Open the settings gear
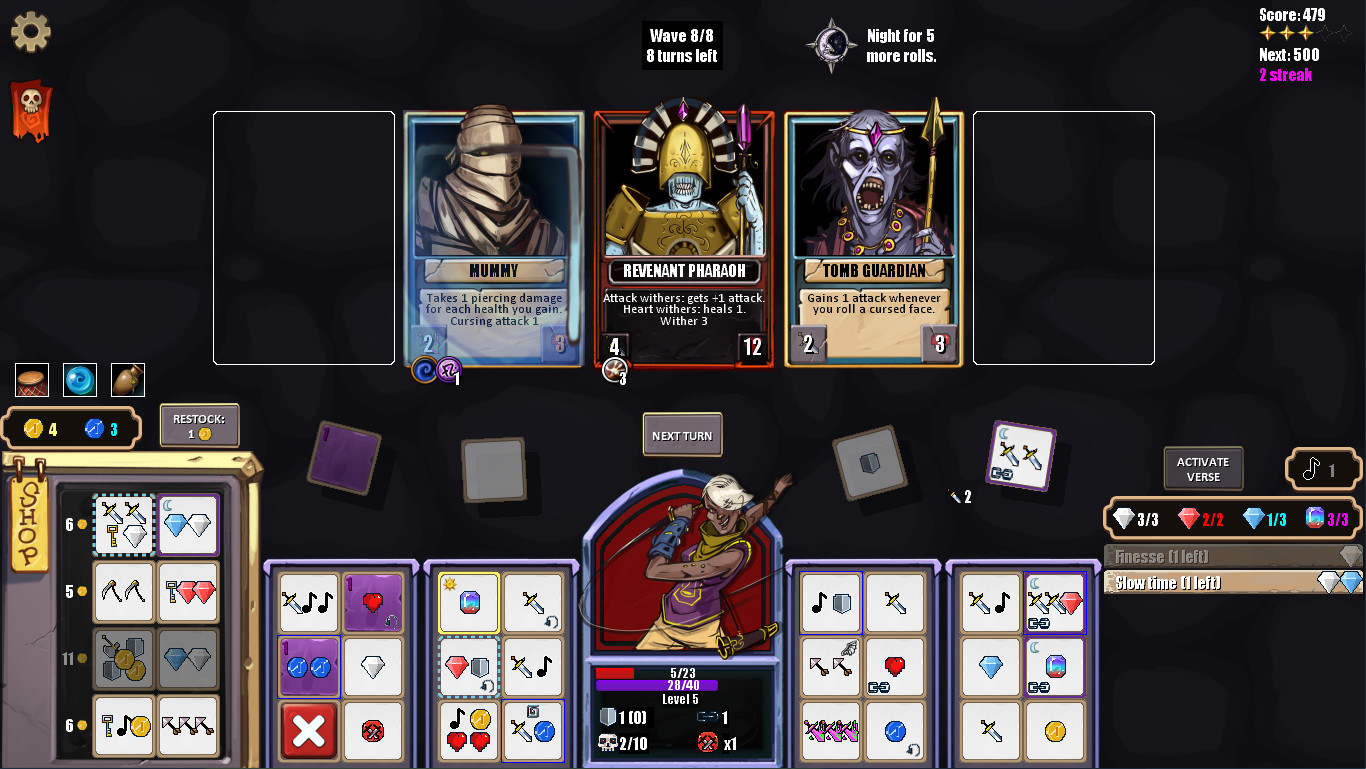Screen dimensions: 1366x769 pyautogui.click(x=31, y=31)
